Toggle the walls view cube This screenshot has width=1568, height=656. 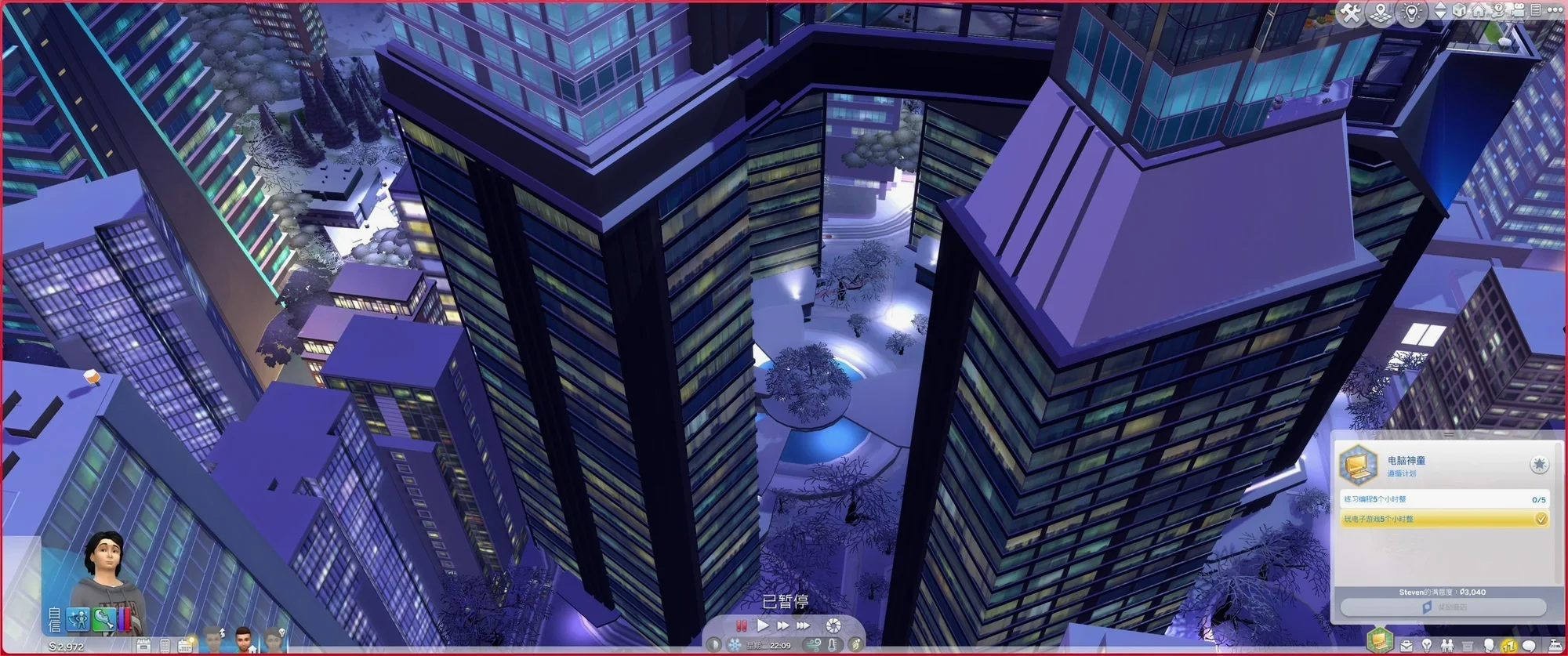point(1460,11)
